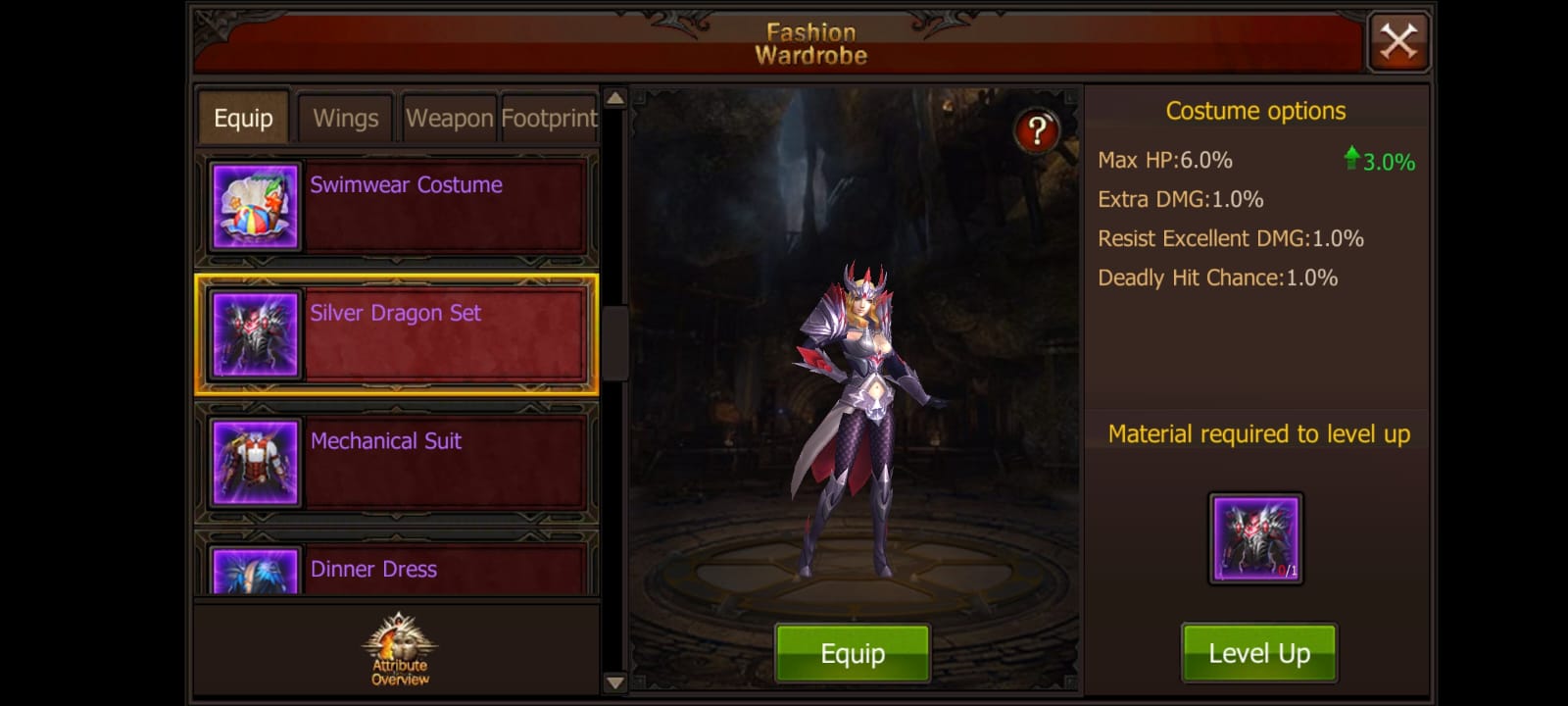Select the Silver Dragon Set entry

[x=441, y=334]
